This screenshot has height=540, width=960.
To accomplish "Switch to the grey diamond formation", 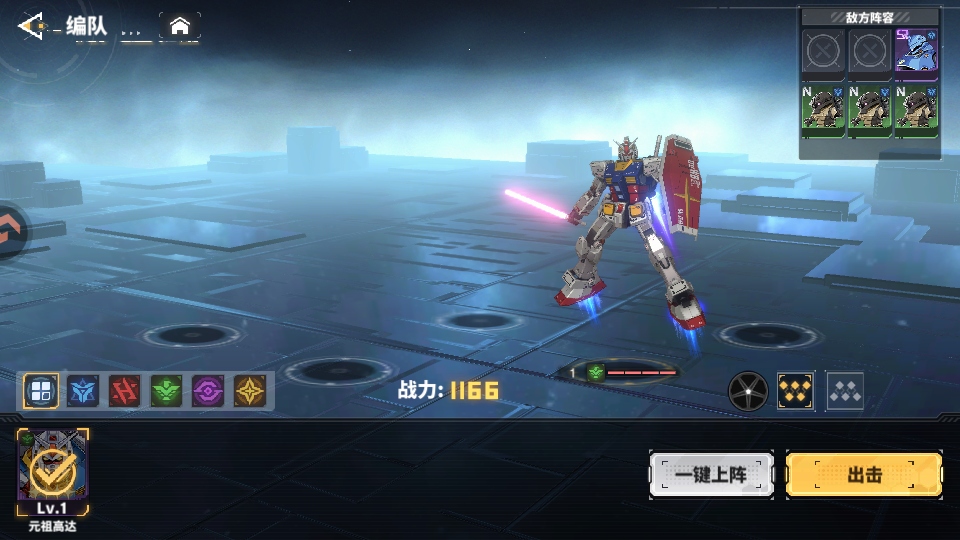I will click(x=845, y=391).
